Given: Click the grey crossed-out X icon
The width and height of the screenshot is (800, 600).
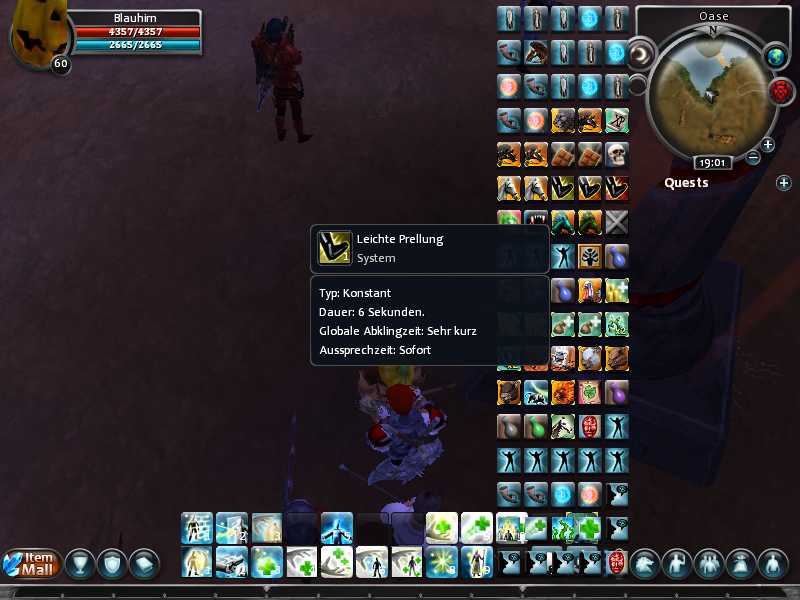Looking at the screenshot, I should pos(617,222).
